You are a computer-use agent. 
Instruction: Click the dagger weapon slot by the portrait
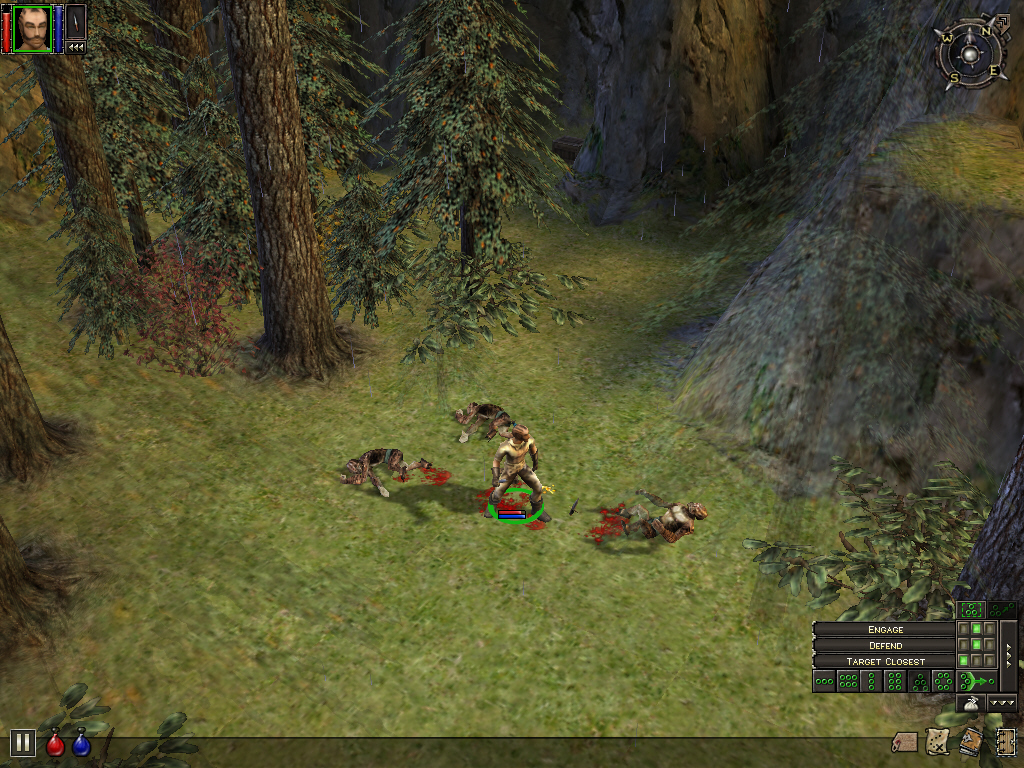(x=76, y=22)
